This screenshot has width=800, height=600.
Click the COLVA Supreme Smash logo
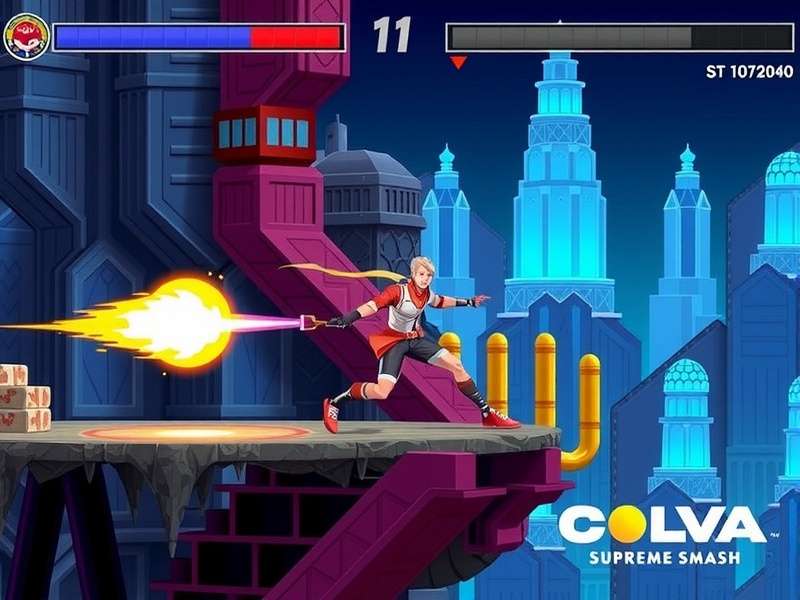pyautogui.click(x=662, y=534)
